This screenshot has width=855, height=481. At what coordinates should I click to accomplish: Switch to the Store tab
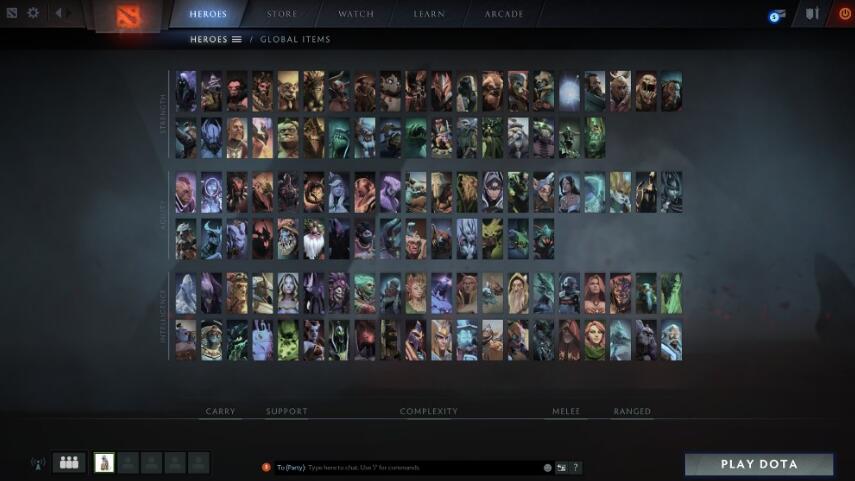tap(281, 14)
